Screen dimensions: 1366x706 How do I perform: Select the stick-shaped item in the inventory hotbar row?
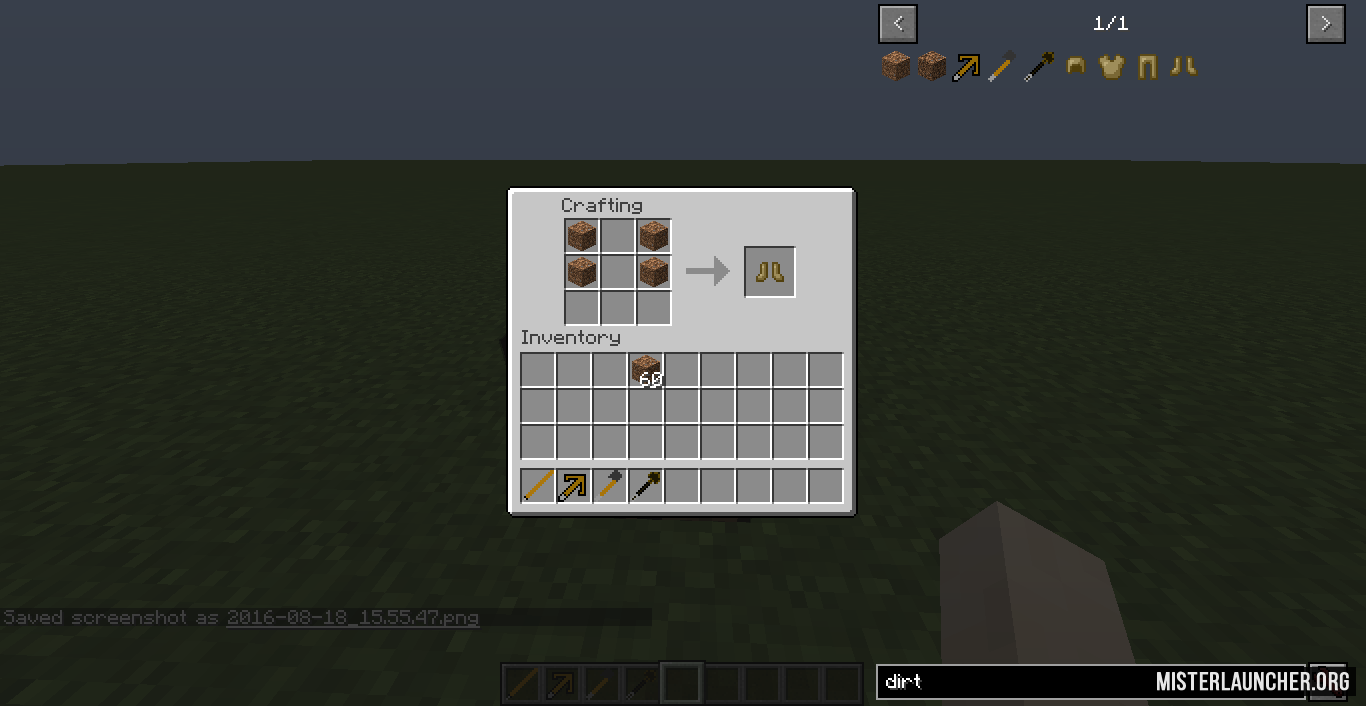tap(538, 487)
